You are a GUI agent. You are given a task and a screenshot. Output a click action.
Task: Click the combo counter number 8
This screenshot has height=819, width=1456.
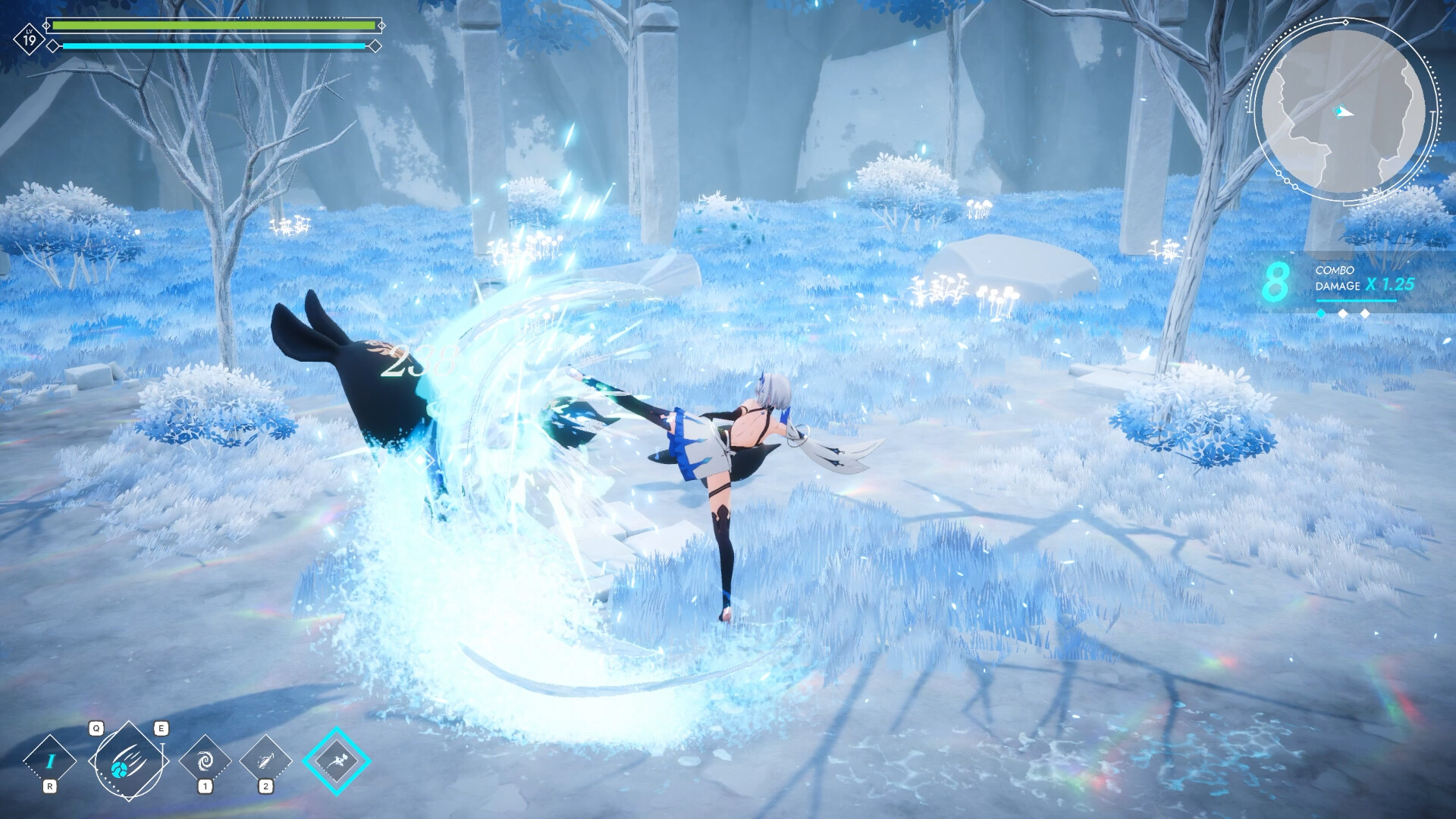[x=1278, y=282]
